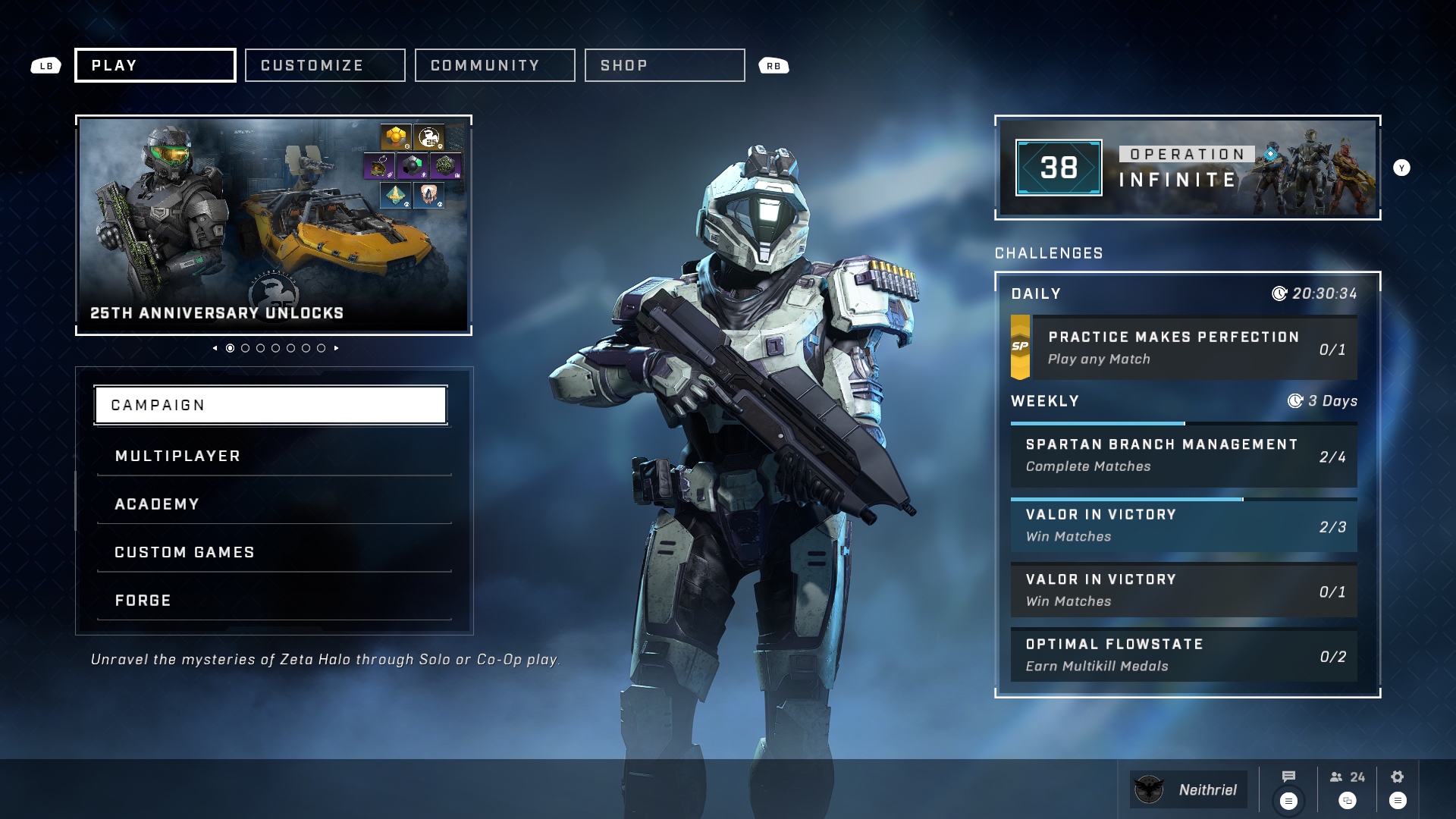The width and height of the screenshot is (1456, 819).
Task: Show the friends list with 24 online
Action: click(1348, 777)
